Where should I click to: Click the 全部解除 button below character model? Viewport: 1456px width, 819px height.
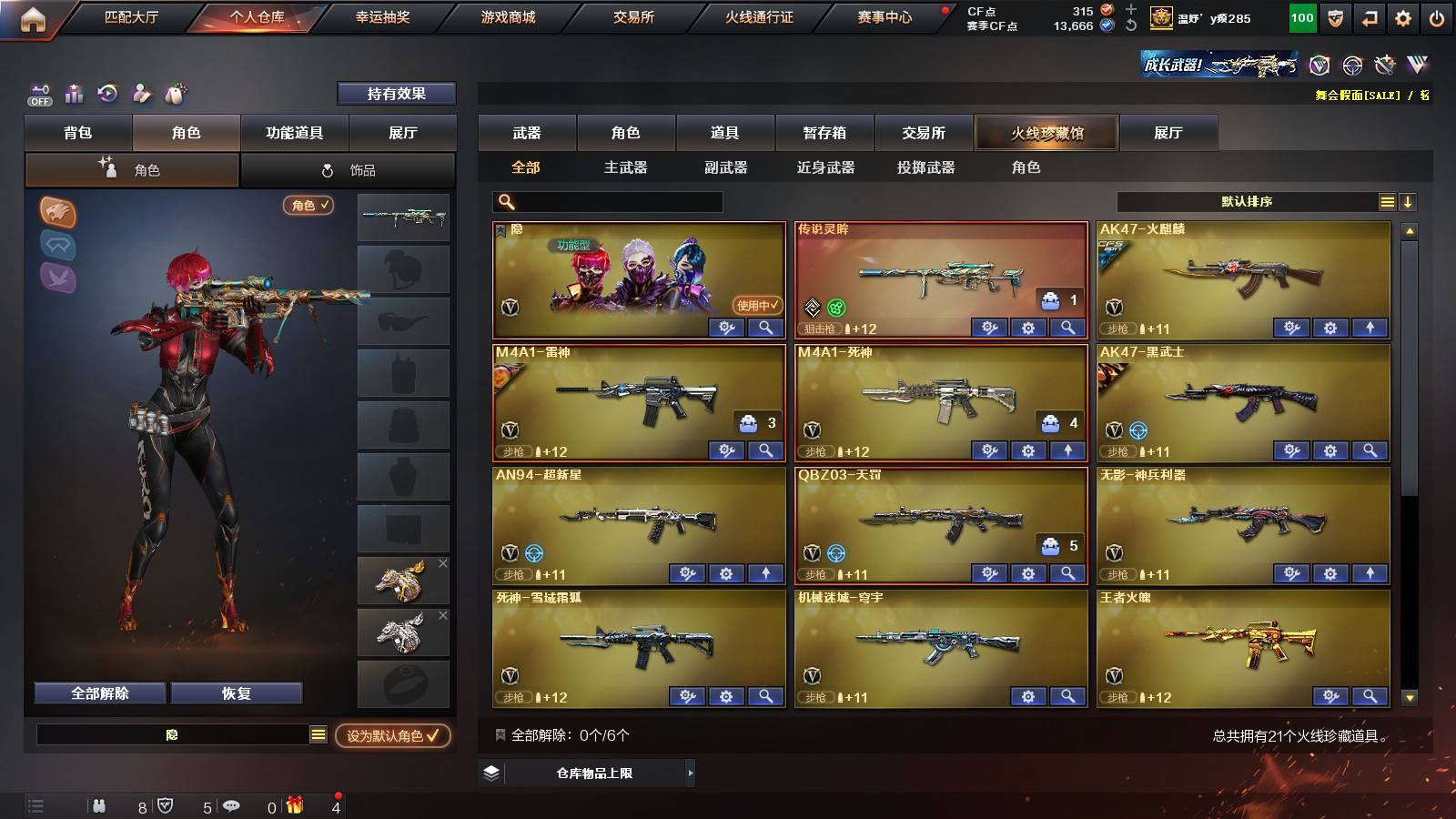point(98,693)
